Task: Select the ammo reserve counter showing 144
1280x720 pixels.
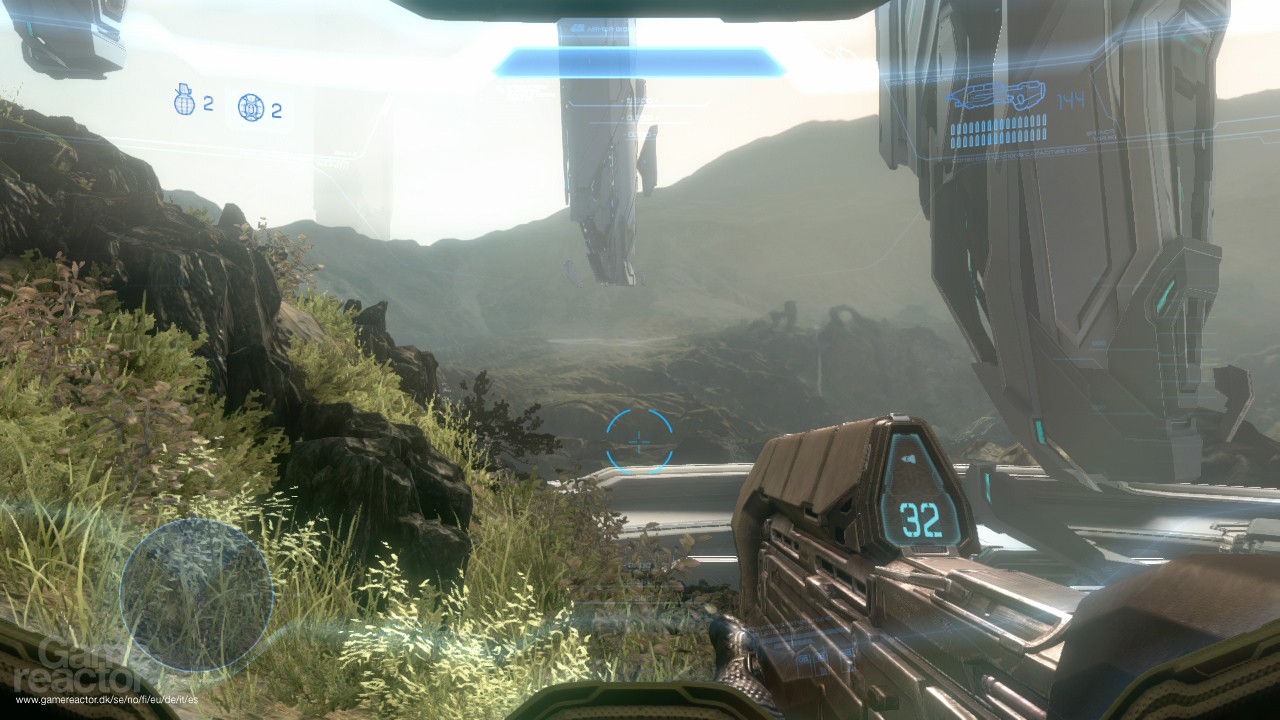Action: [x=1070, y=98]
